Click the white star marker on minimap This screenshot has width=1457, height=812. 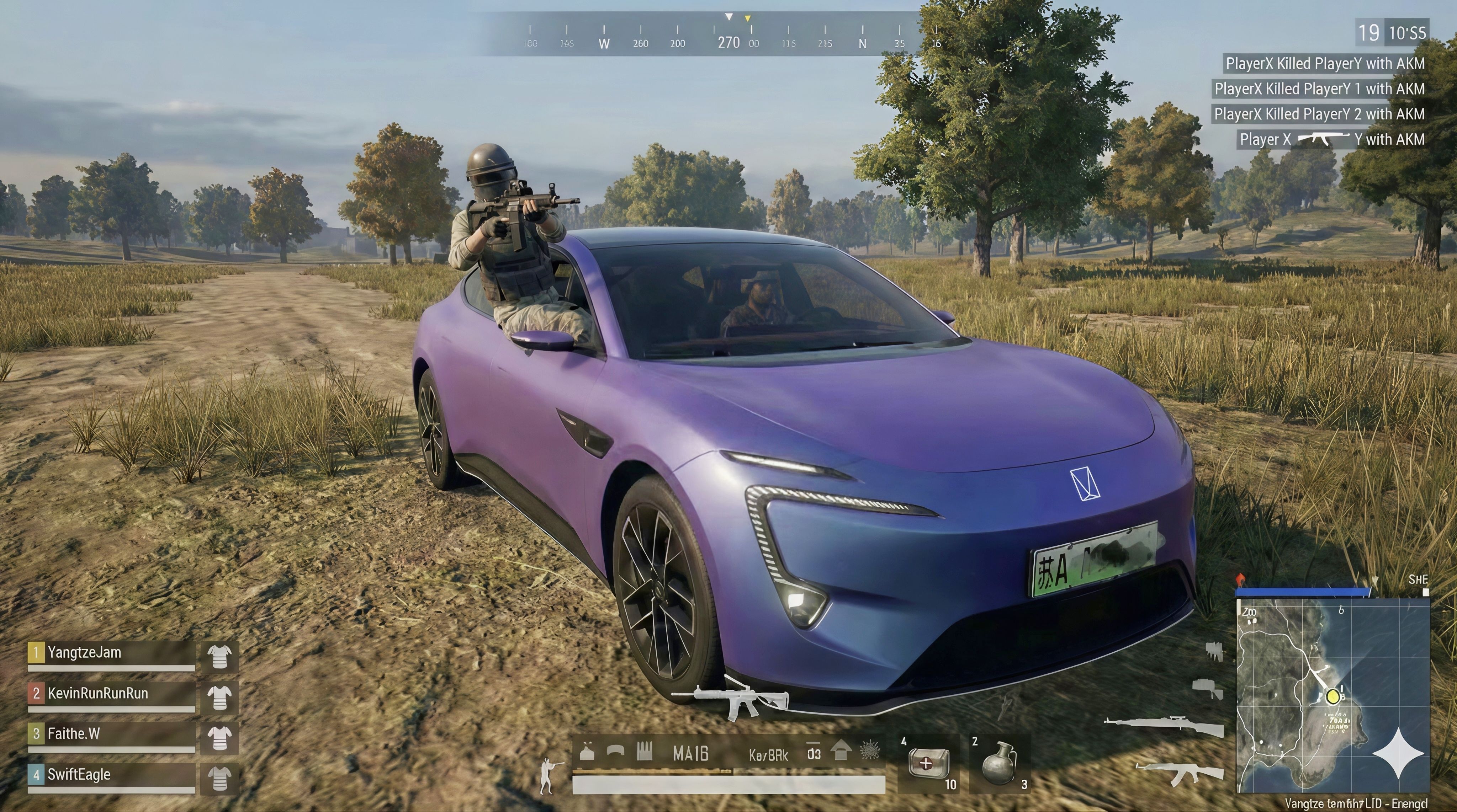1399,754
